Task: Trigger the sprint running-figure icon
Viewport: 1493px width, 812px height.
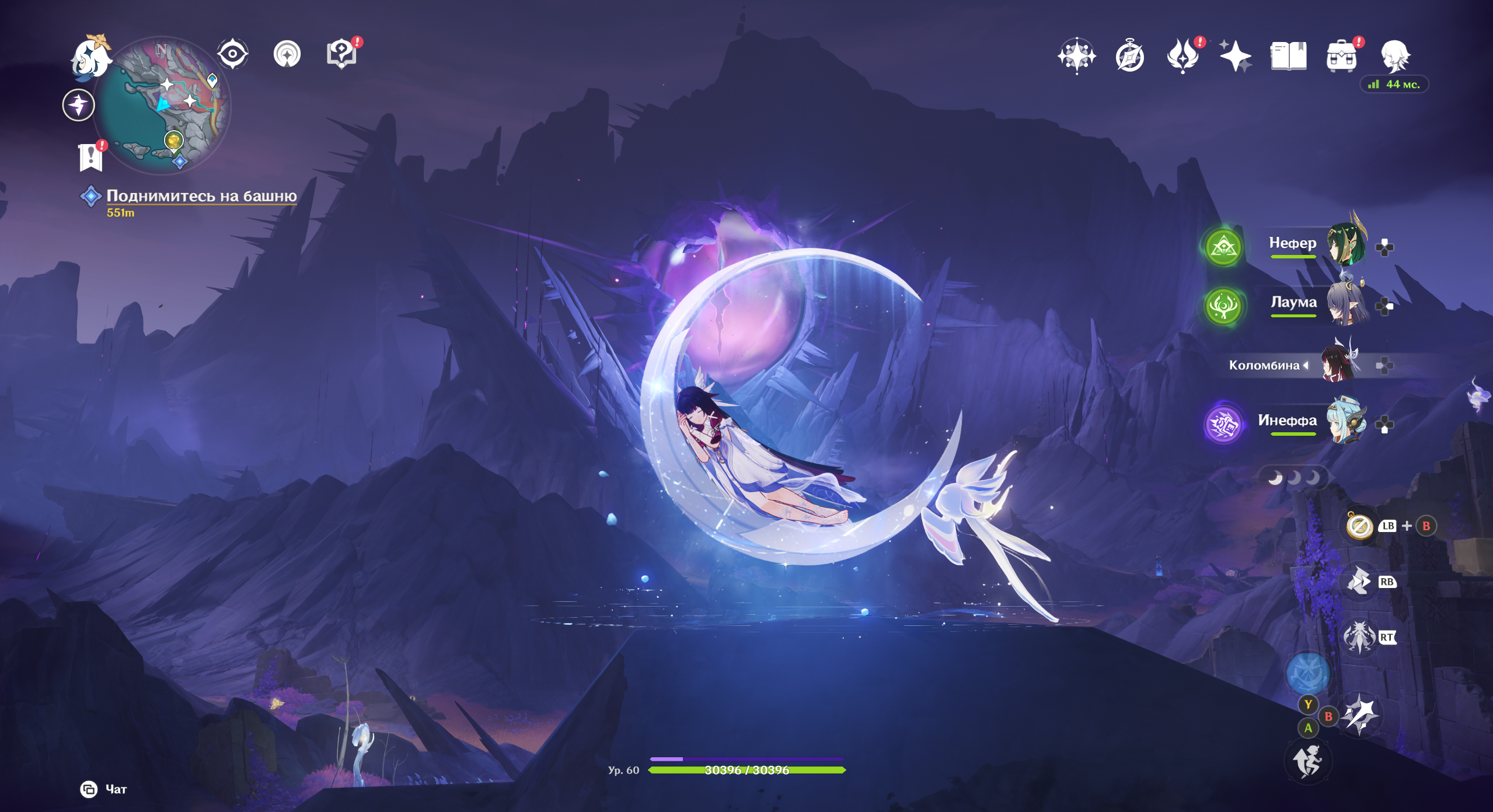Action: tap(1307, 761)
